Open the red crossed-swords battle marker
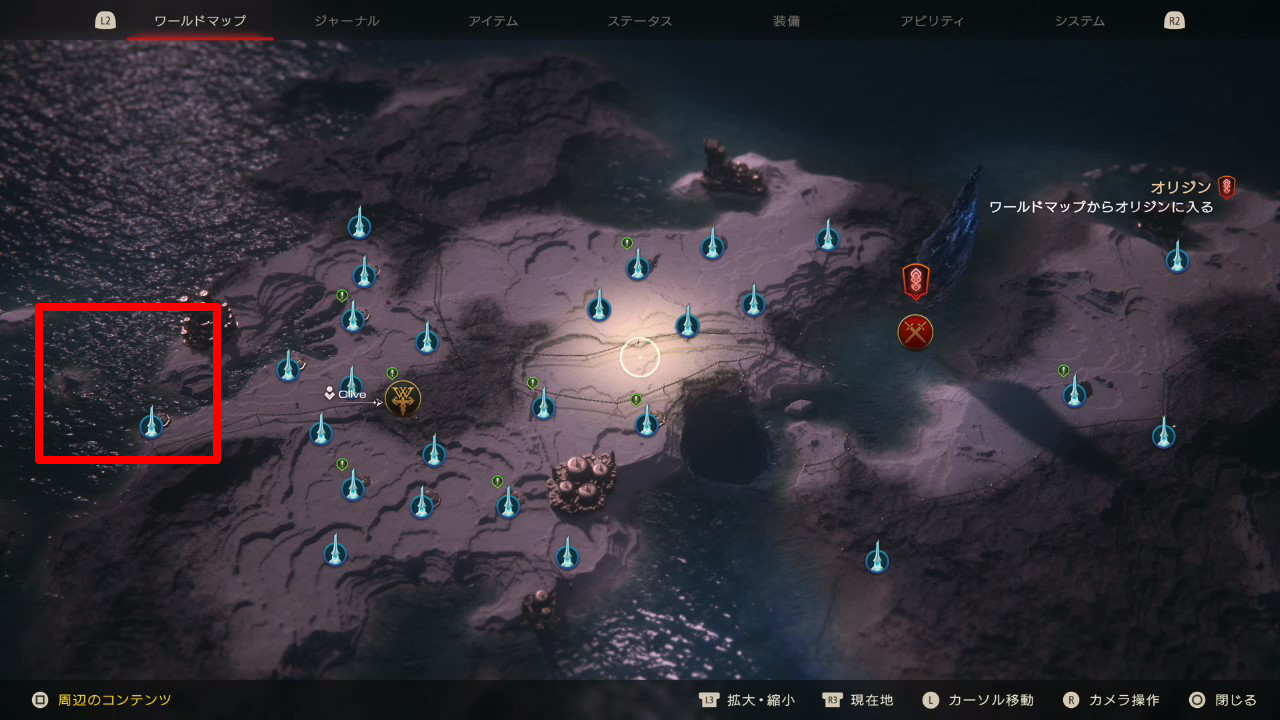 [916, 332]
